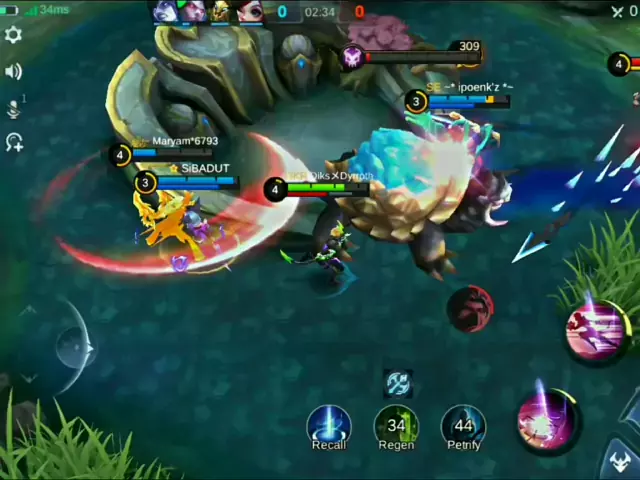Tap the headset-with-plus icon
Viewport: 640px width, 480px height.
(x=14, y=143)
